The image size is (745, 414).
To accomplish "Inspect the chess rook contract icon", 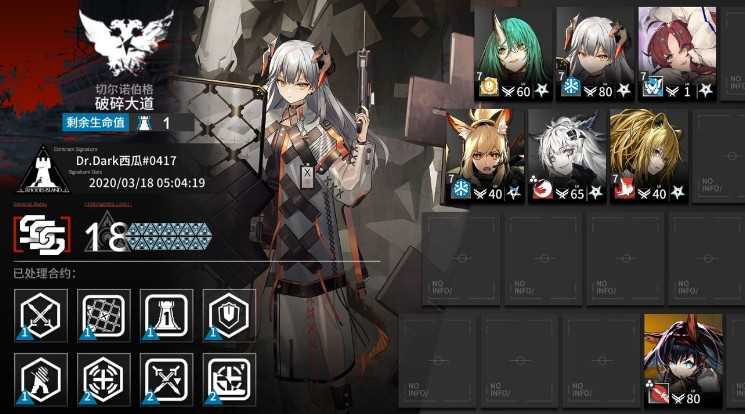I will point(167,314).
